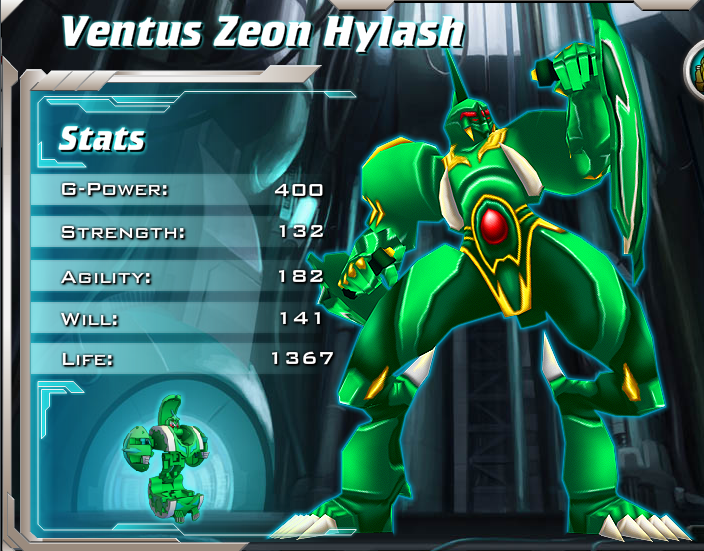Screen dimensions: 704x551
Task: Click the round character icon at right edge
Action: tap(696, 68)
